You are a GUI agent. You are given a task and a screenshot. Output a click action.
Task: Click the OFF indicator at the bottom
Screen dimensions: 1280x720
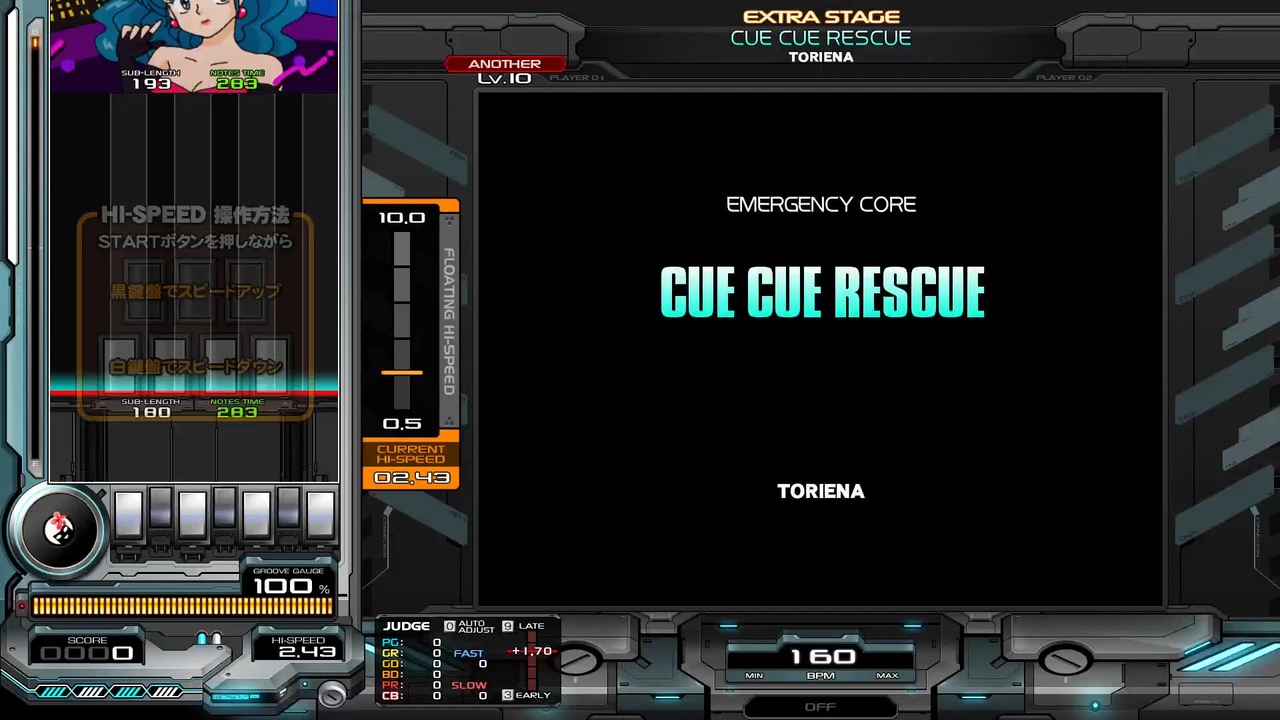(x=820, y=706)
